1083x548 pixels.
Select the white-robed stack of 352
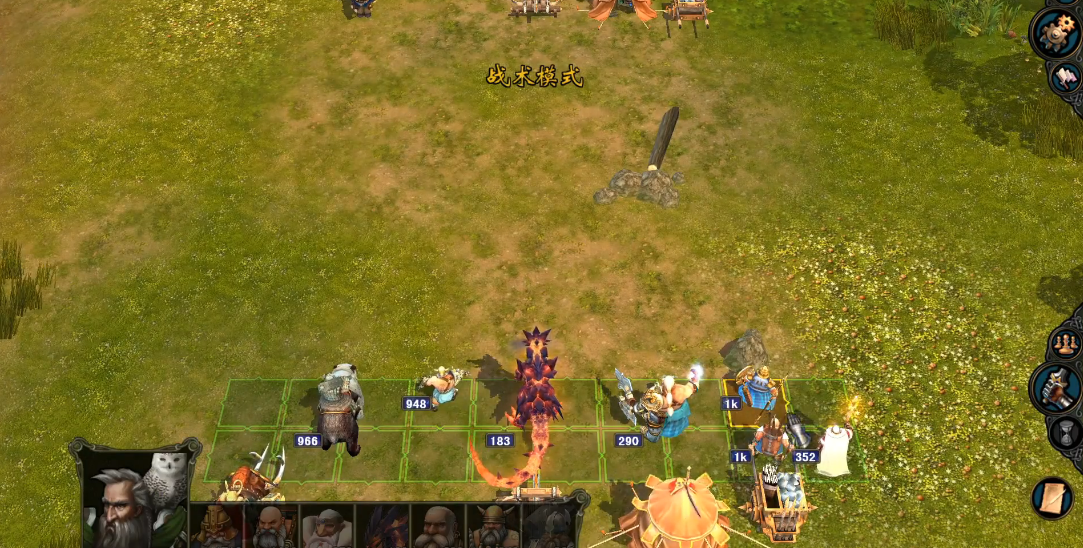point(833,448)
